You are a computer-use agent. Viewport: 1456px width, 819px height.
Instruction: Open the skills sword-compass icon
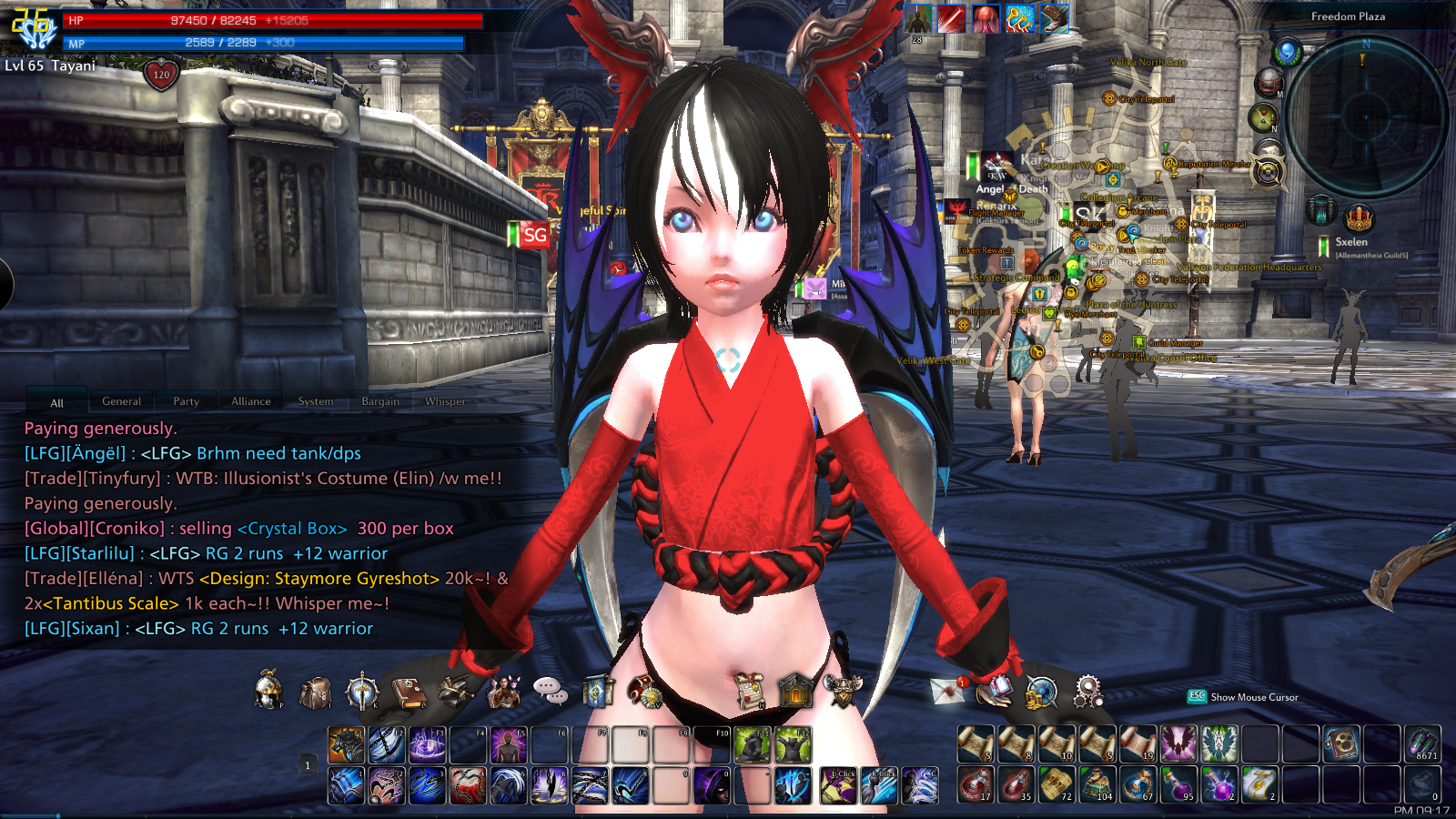point(362,692)
